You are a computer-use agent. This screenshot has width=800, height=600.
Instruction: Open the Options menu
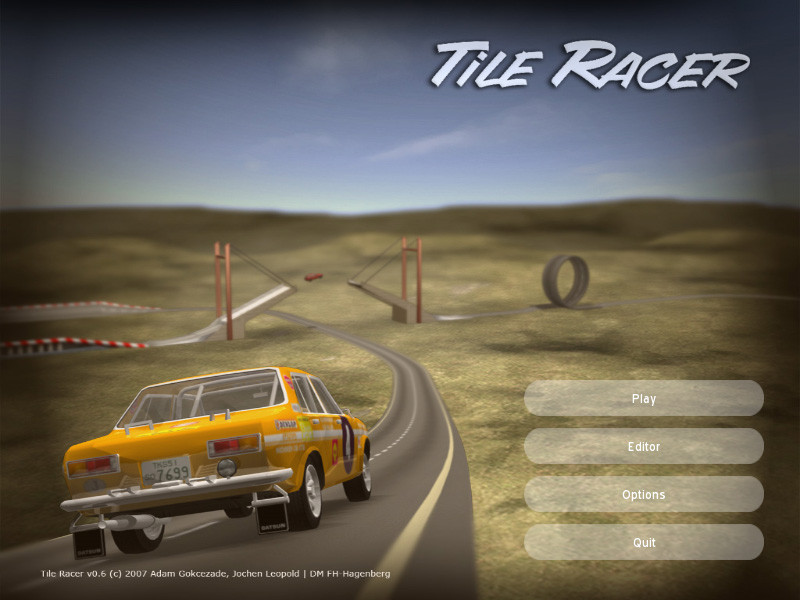pyautogui.click(x=644, y=494)
